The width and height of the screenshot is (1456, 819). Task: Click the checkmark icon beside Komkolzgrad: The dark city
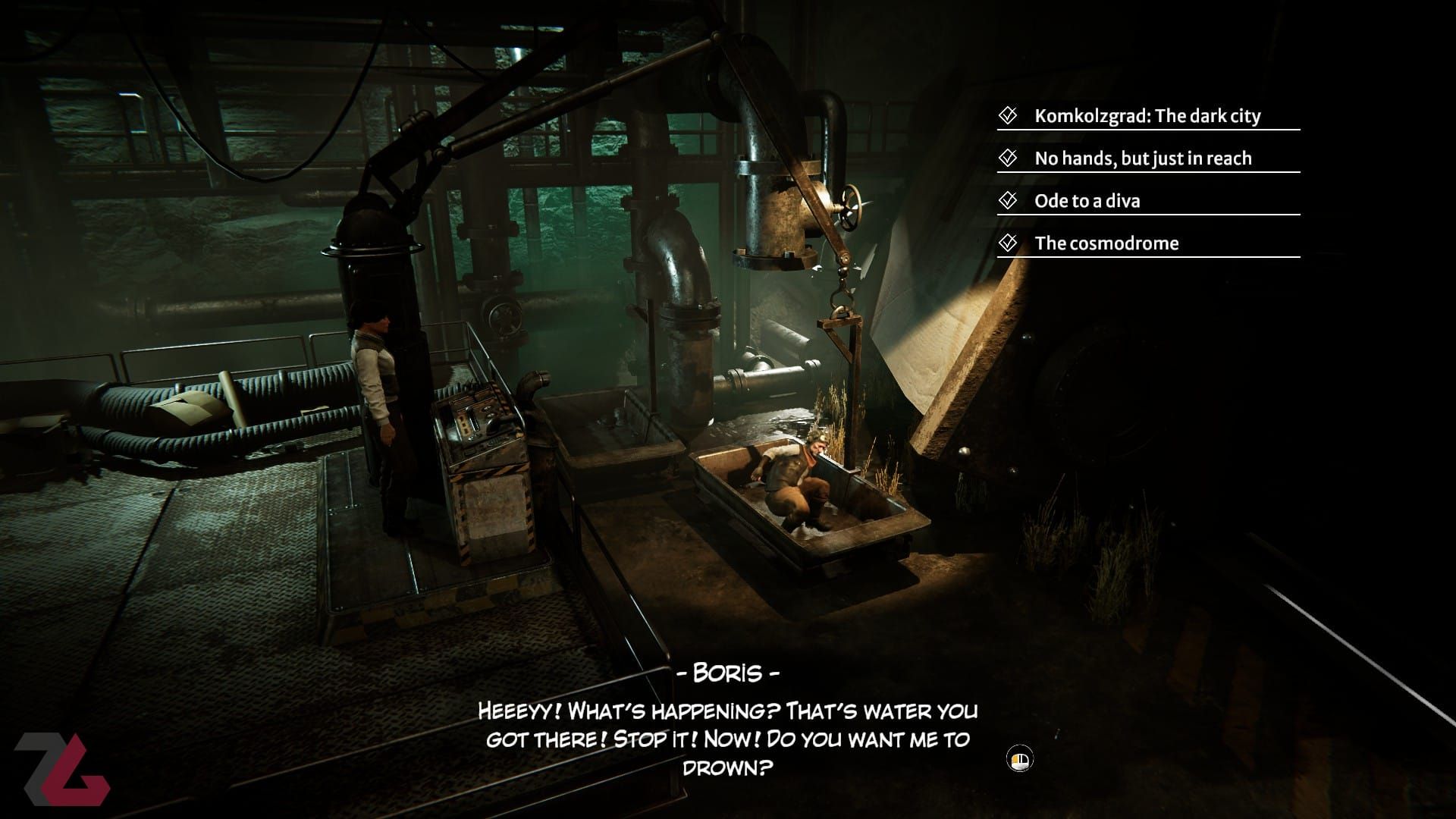point(1006,116)
